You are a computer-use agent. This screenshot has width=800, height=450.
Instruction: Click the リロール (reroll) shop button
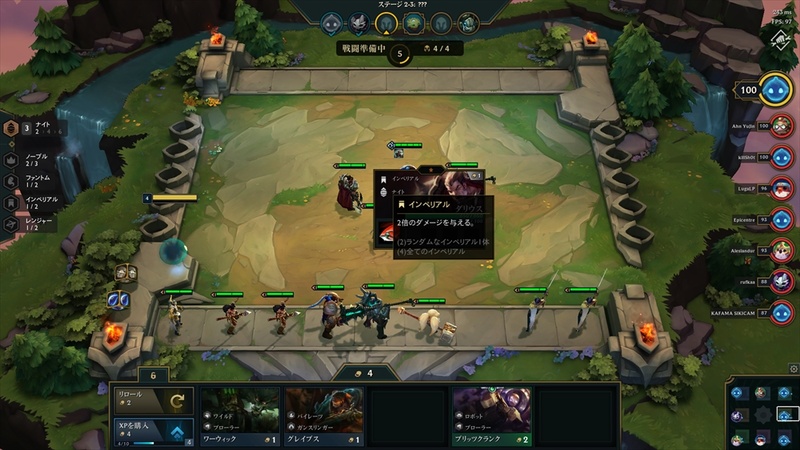[x=151, y=400]
